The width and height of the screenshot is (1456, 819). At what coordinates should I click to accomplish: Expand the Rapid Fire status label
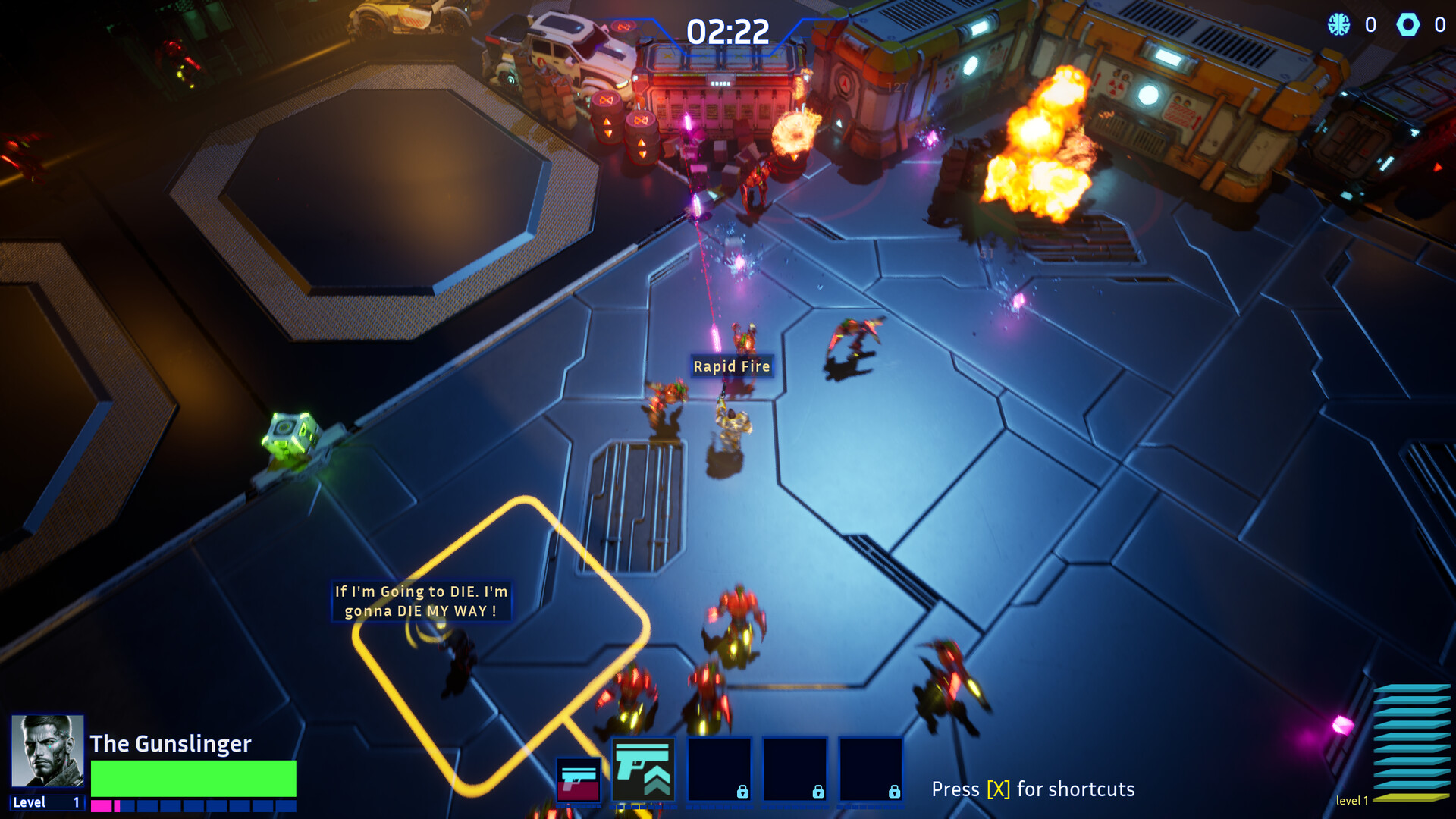click(x=732, y=366)
